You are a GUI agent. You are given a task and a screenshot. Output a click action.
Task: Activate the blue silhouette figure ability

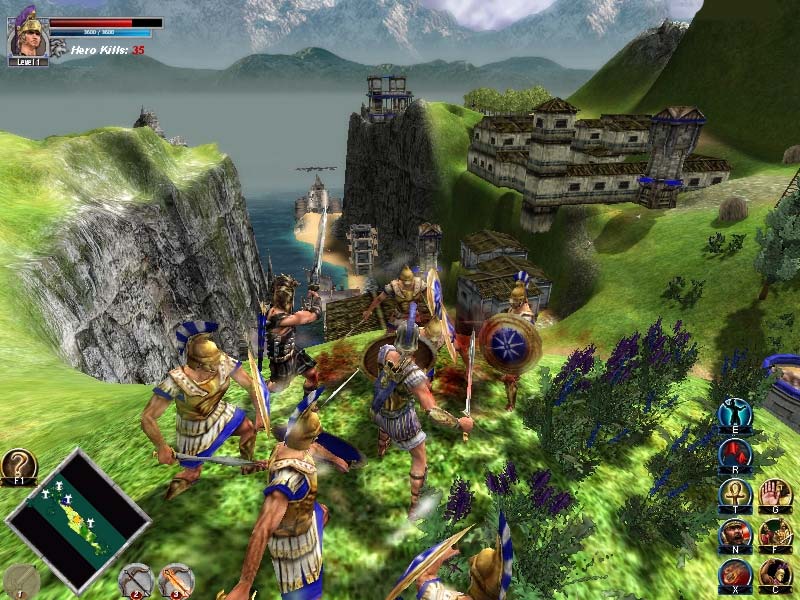point(734,415)
